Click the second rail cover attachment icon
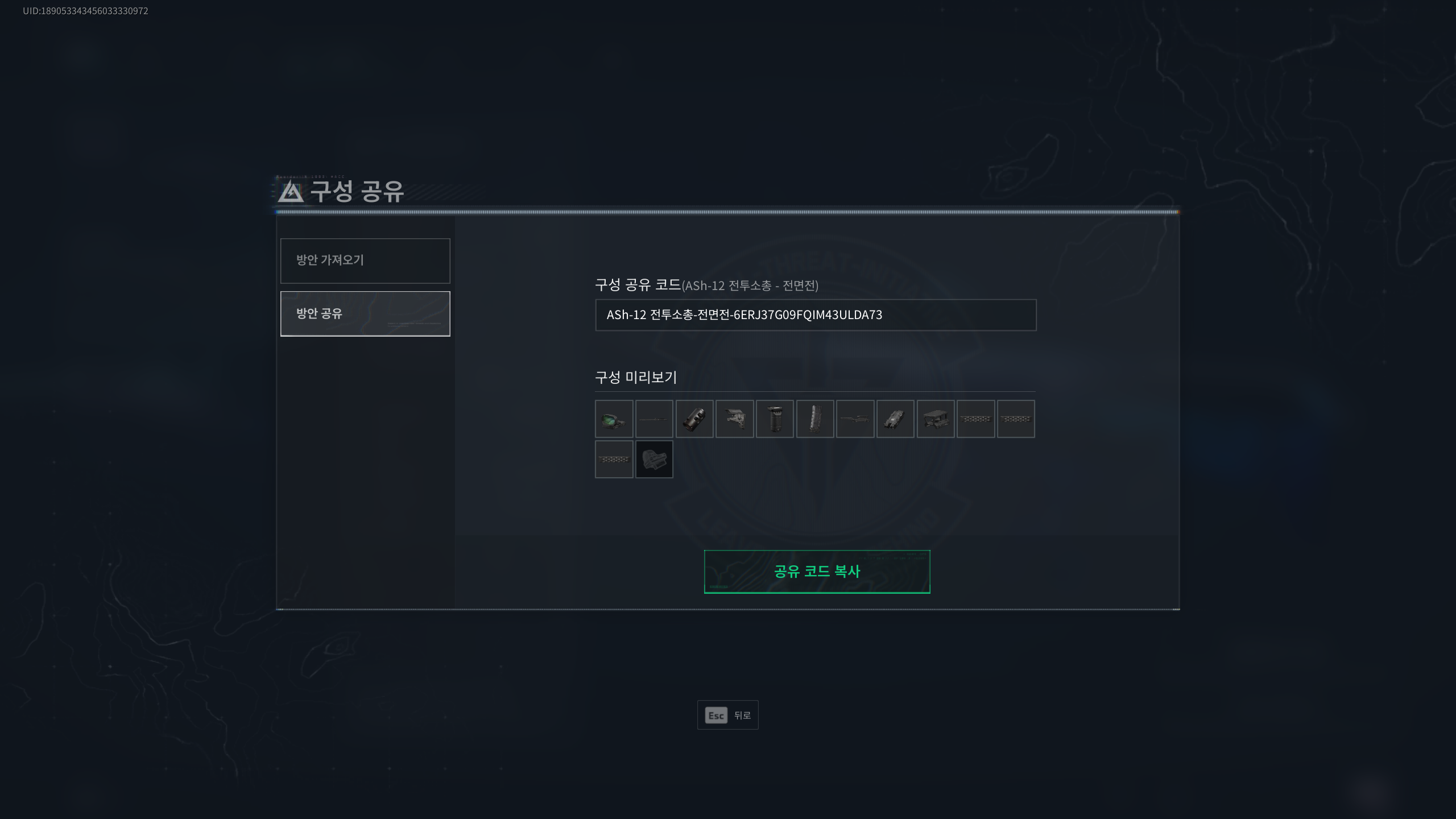The width and height of the screenshot is (1456, 819). [x=1017, y=419]
